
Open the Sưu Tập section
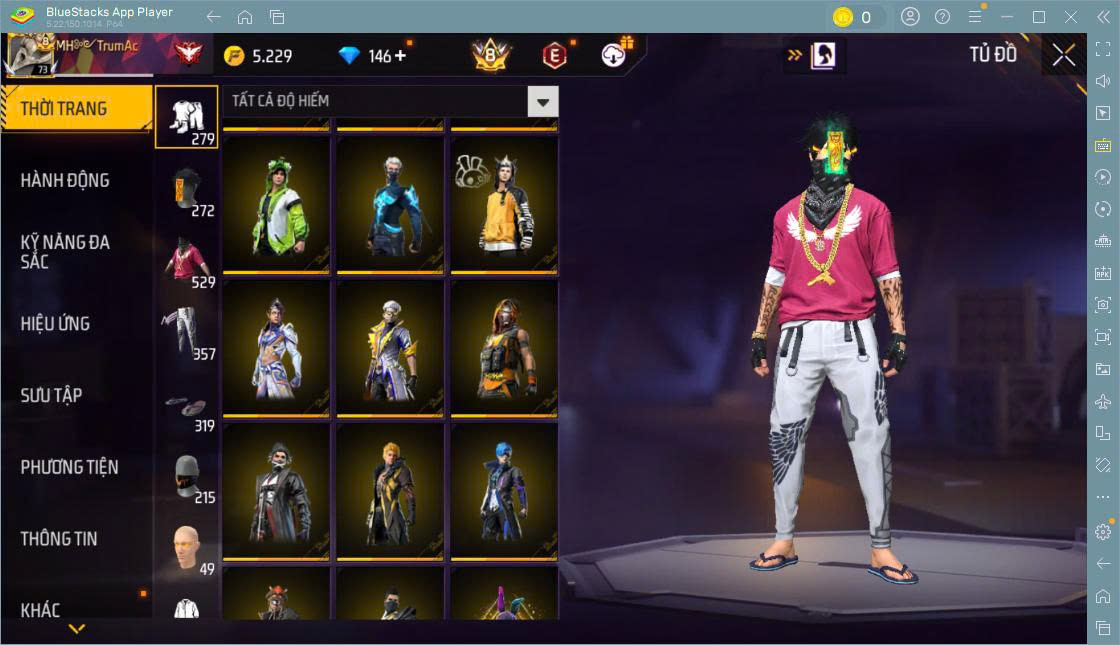(52, 396)
